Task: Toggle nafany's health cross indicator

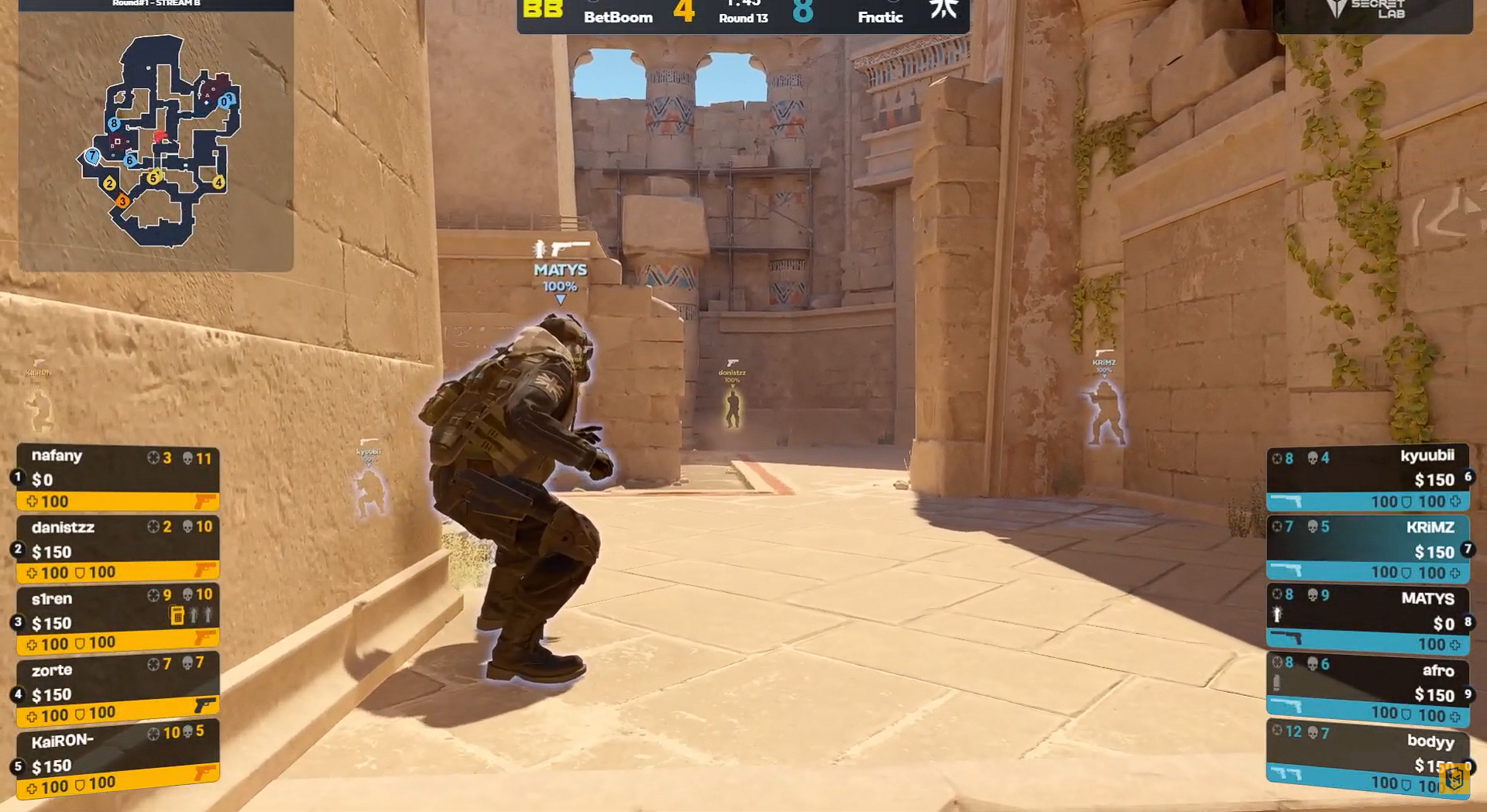Action: (x=32, y=502)
